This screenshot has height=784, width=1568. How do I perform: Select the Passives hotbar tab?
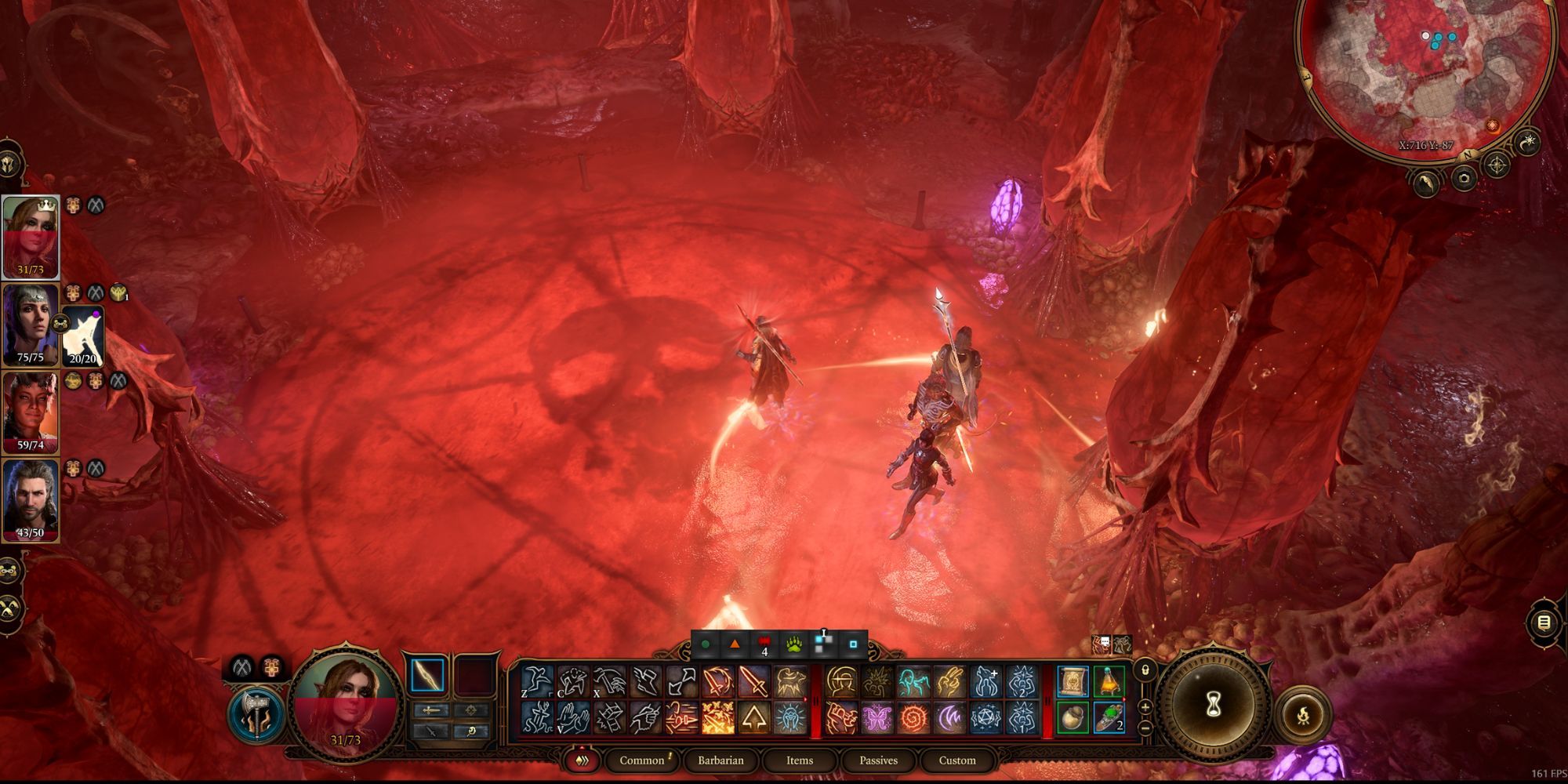coord(878,760)
